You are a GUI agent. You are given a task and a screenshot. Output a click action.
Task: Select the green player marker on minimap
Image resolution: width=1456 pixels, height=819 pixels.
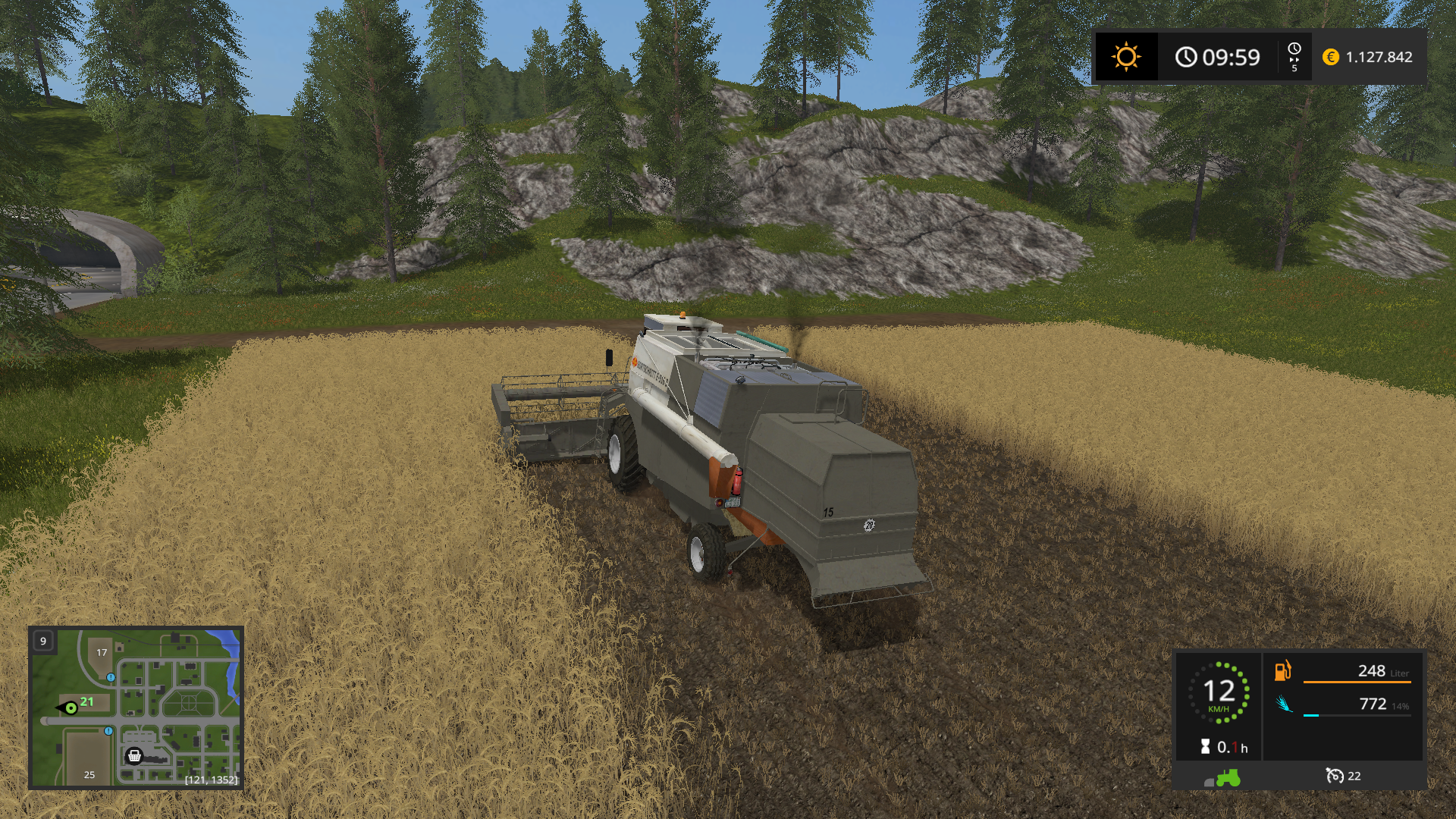click(x=71, y=708)
